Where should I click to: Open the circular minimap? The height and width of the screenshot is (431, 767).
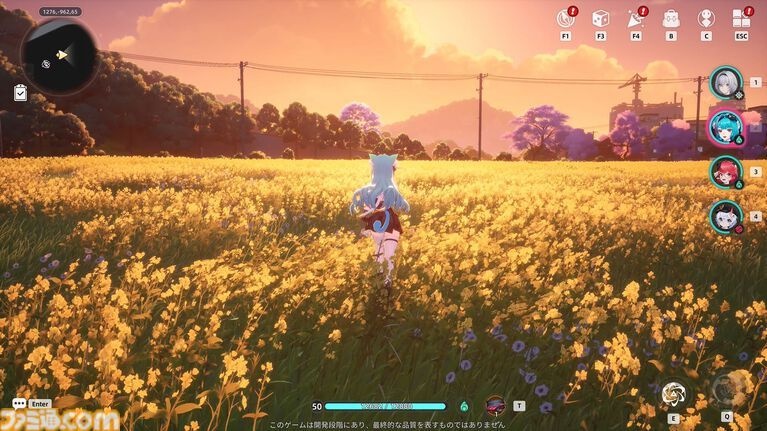click(x=60, y=56)
